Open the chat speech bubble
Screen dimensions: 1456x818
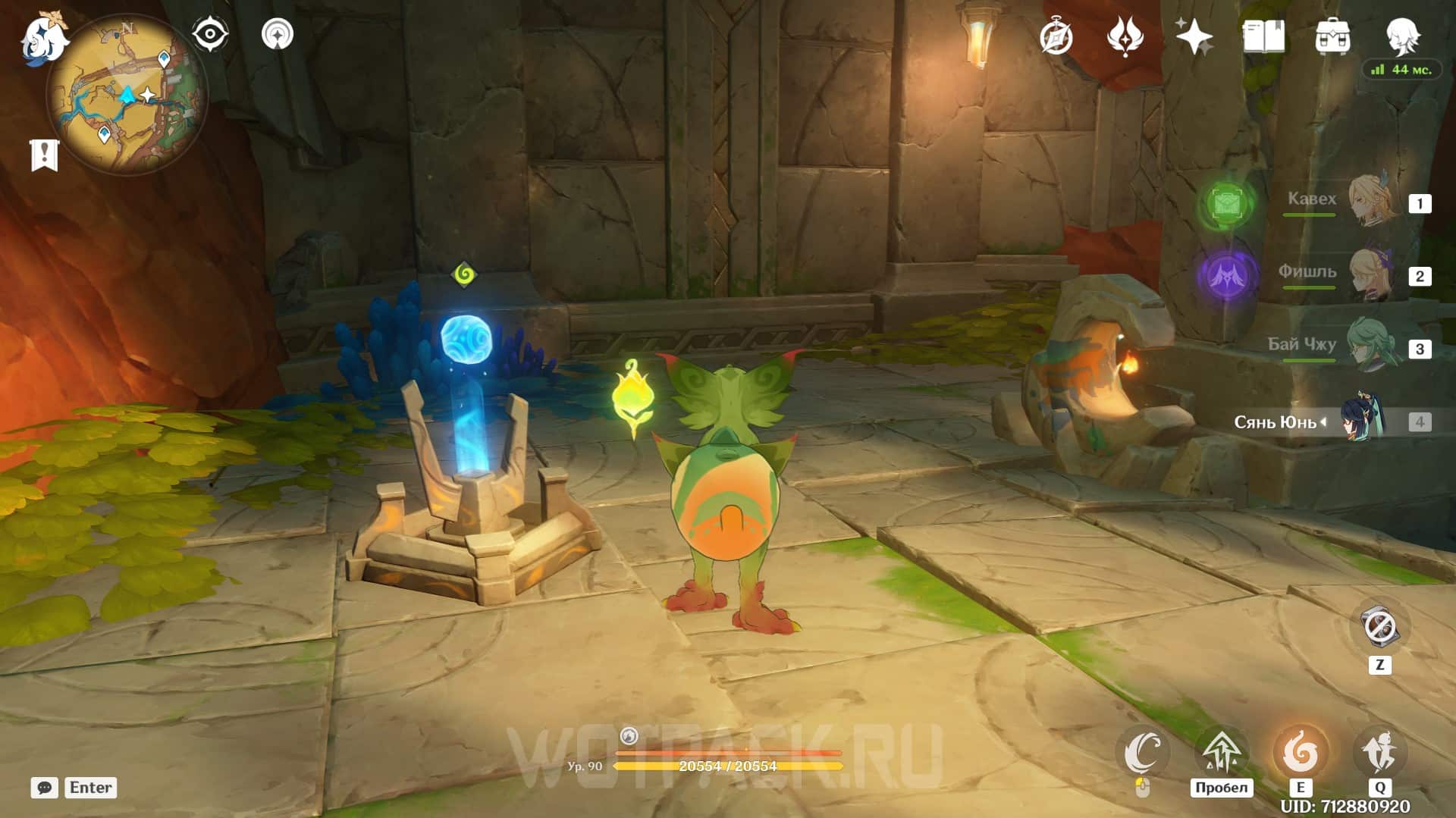tap(44, 788)
